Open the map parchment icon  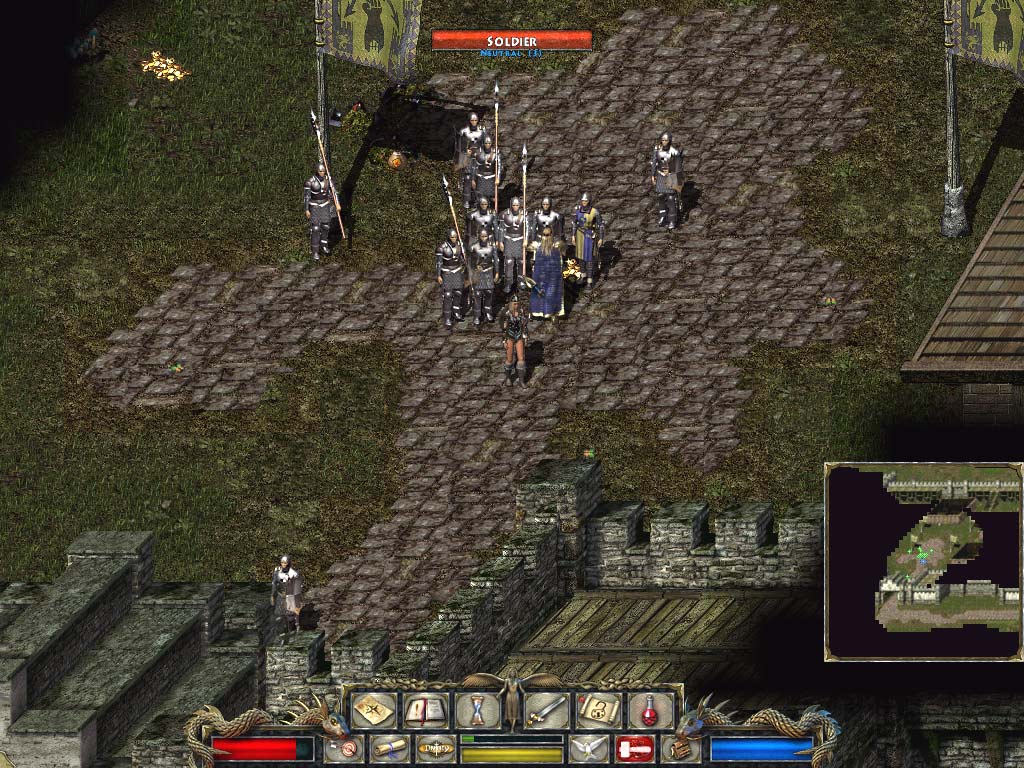pos(374,711)
